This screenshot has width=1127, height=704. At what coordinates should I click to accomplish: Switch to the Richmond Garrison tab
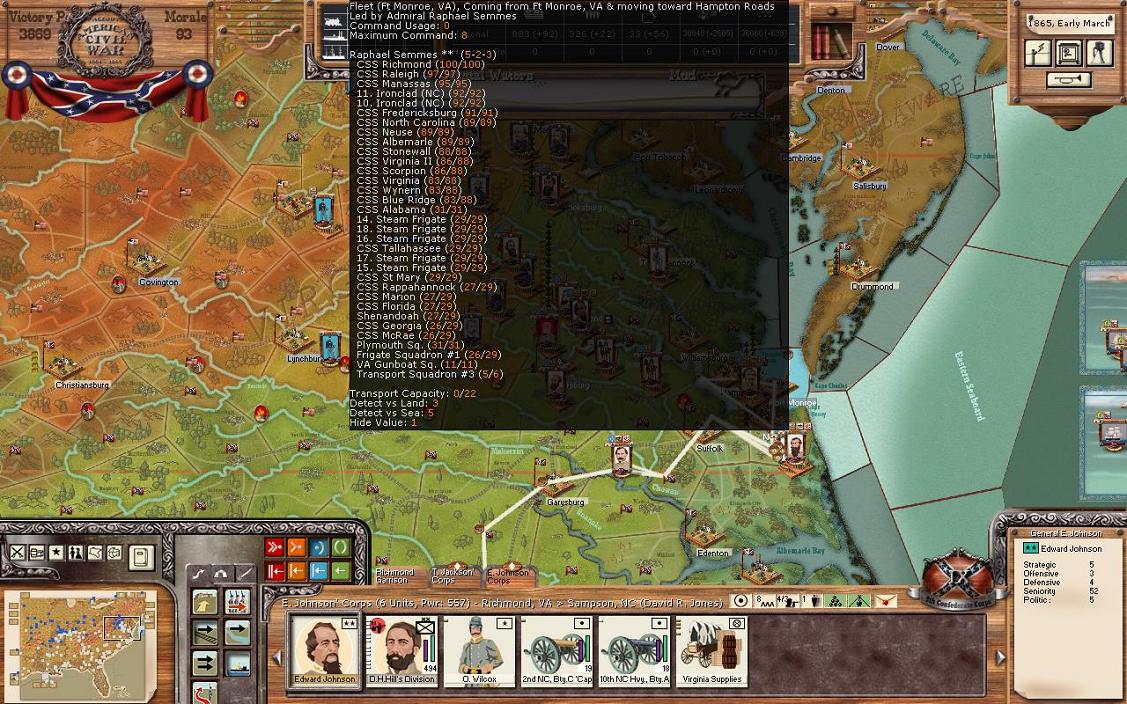[394, 576]
